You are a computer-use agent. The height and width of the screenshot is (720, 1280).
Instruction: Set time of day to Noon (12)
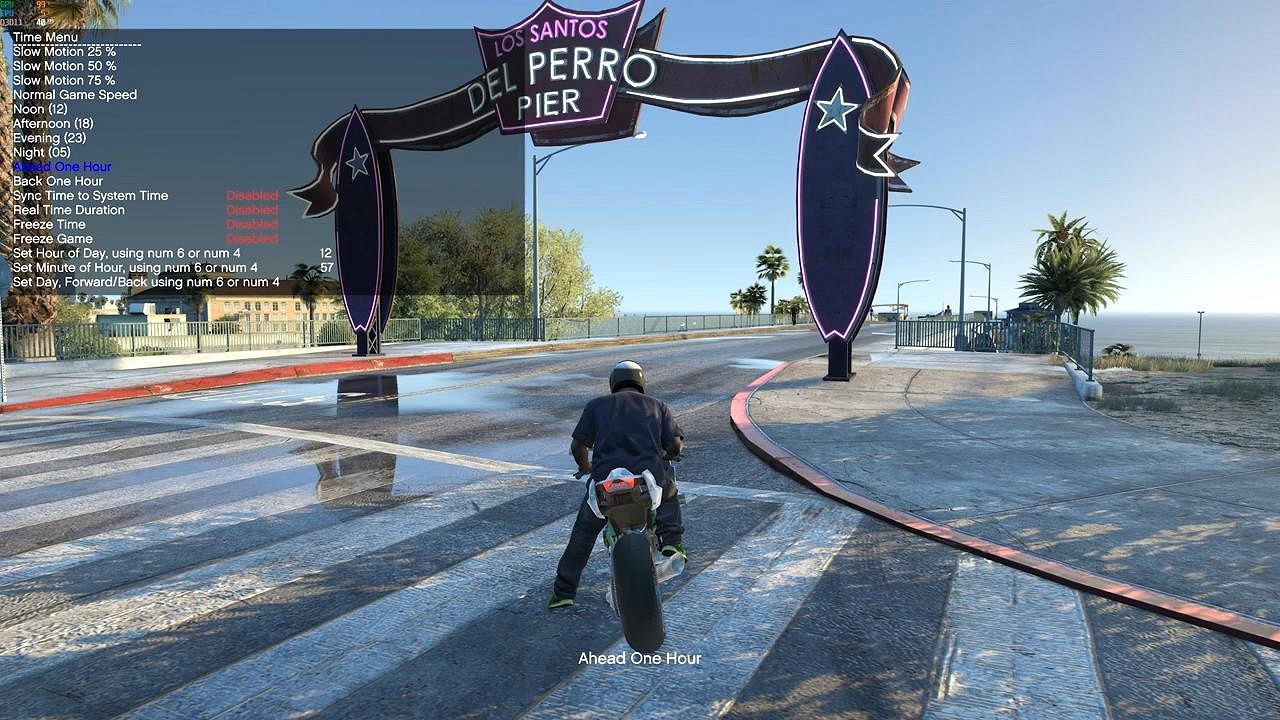(x=38, y=109)
